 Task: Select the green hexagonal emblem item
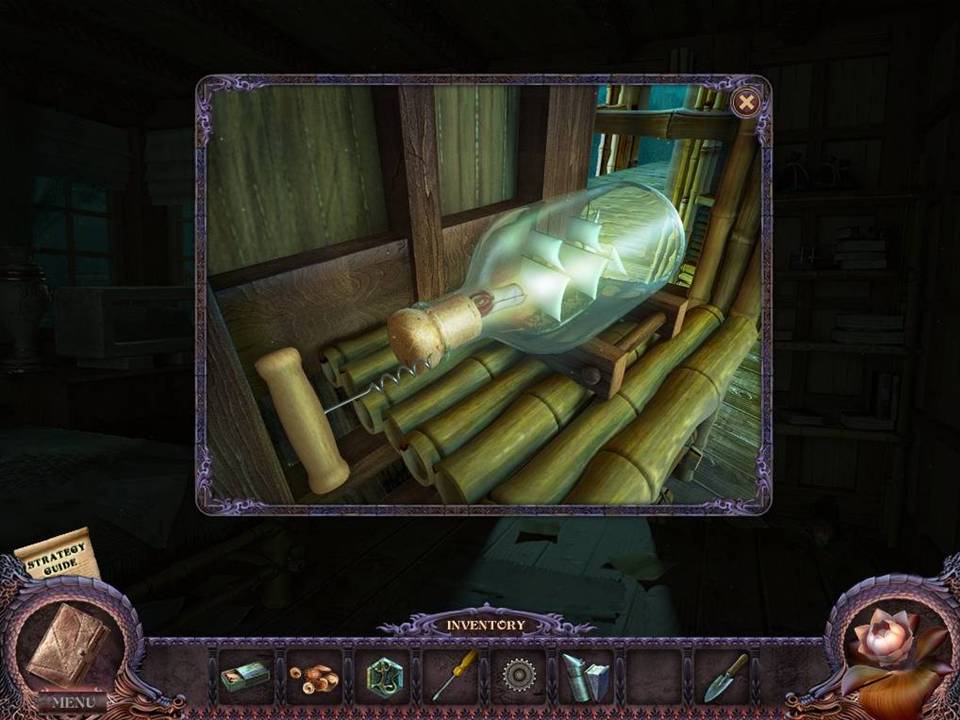point(381,677)
